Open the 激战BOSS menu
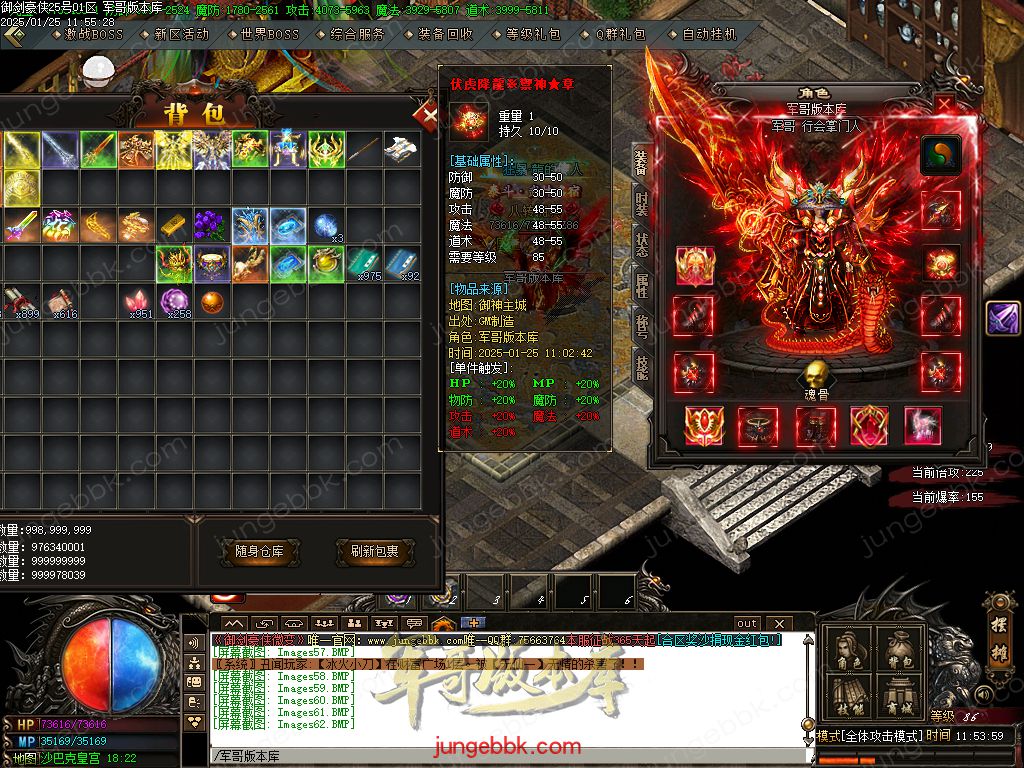 click(x=94, y=34)
